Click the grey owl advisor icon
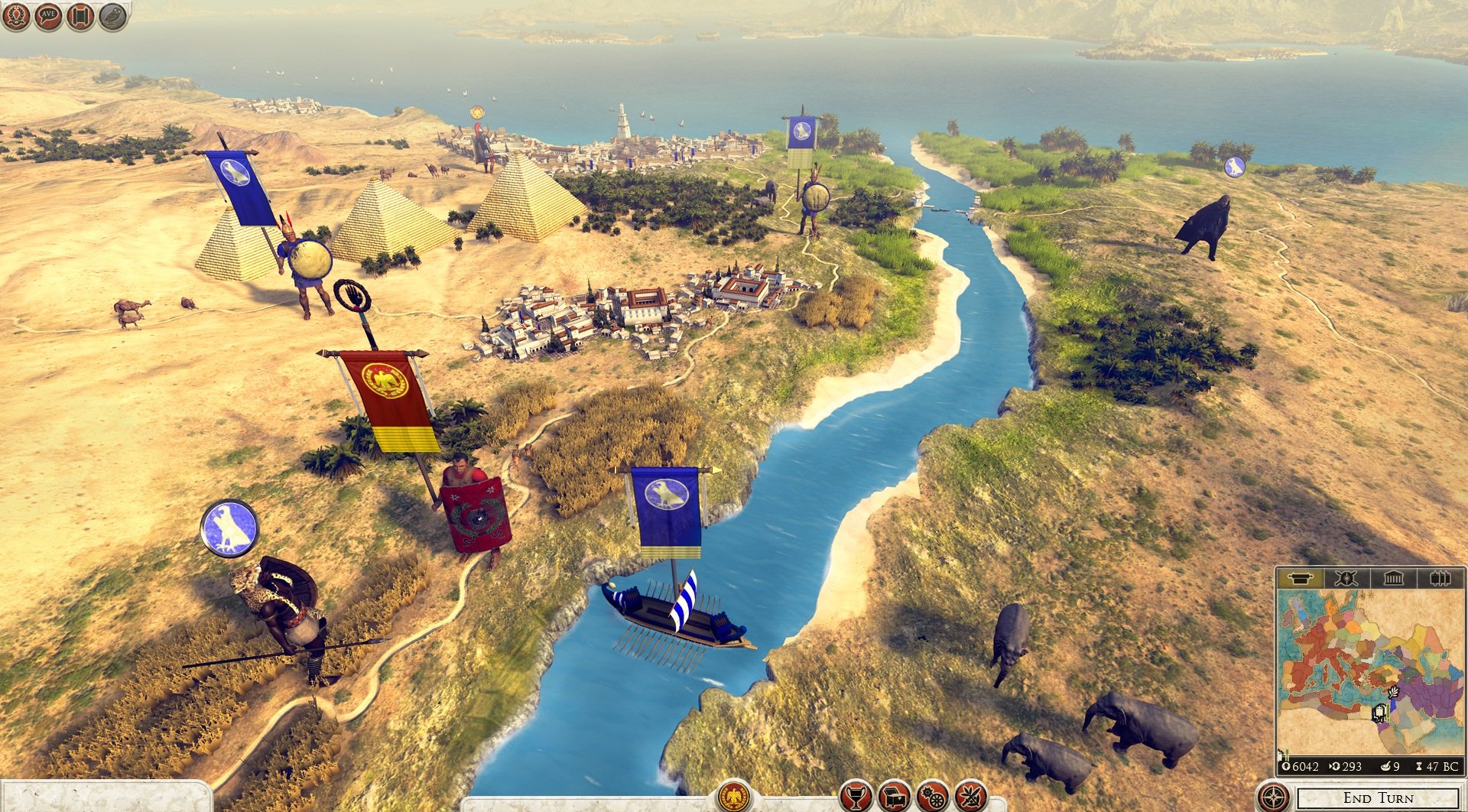 tap(113, 15)
